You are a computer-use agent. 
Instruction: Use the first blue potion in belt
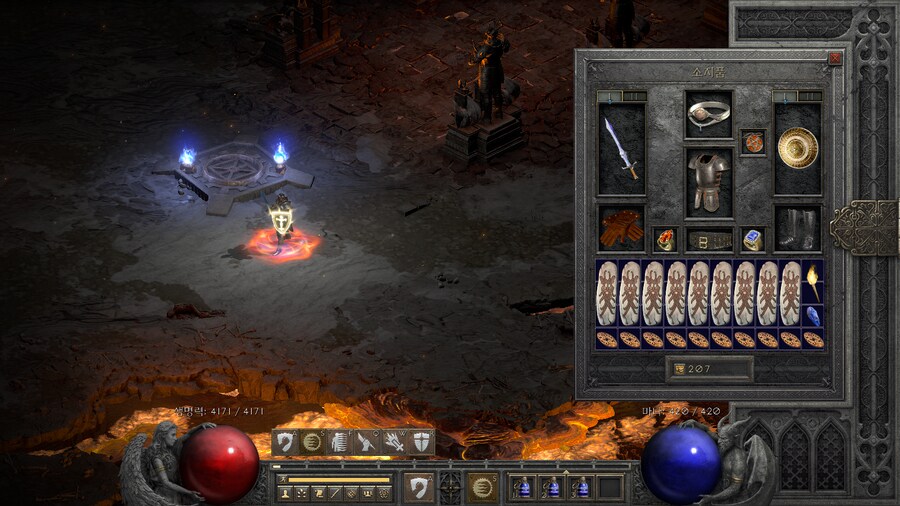coord(522,487)
